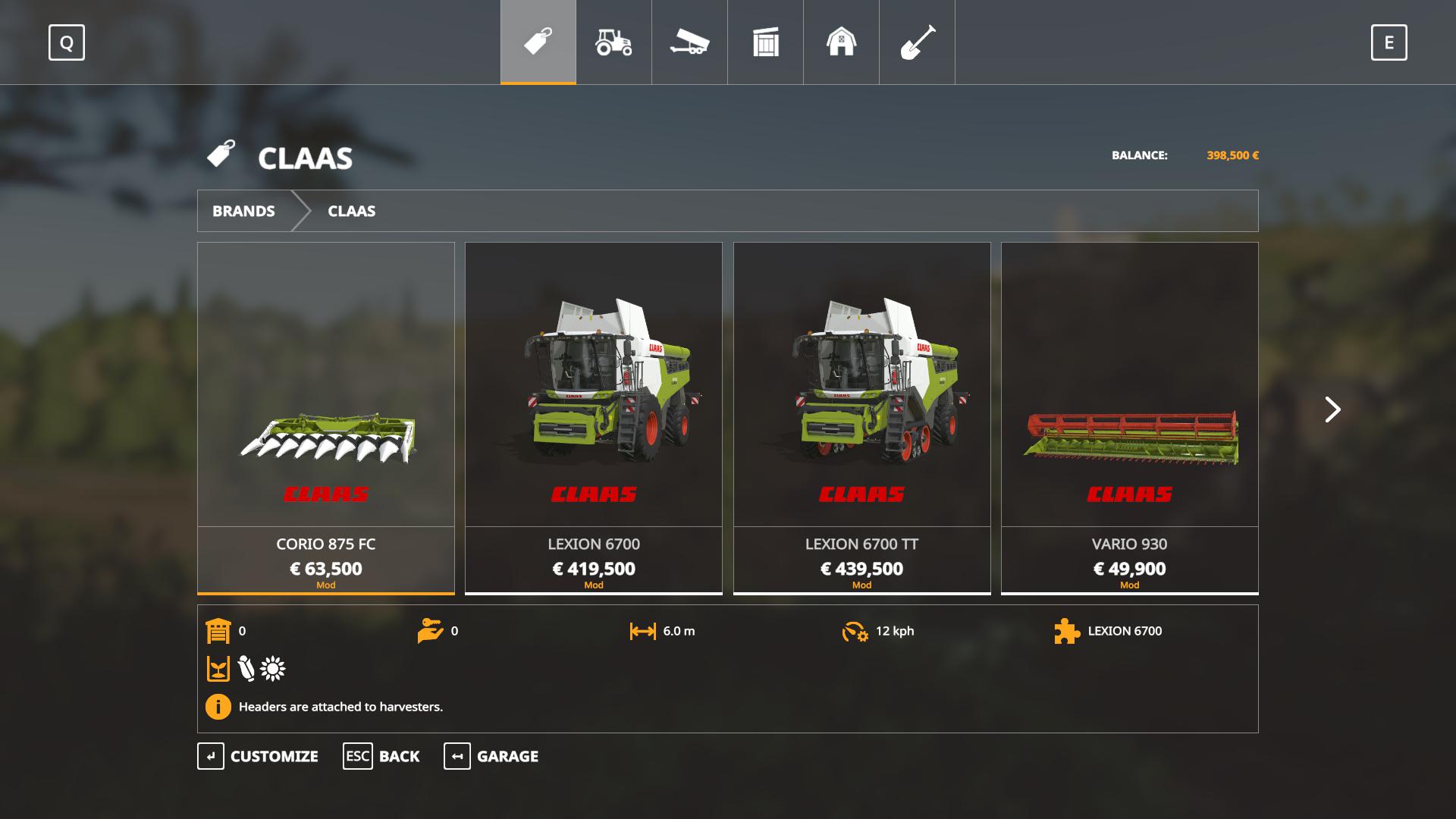Choose the LEXION 6700 harvester card
This screenshot has width=1456, height=819.
(x=594, y=417)
